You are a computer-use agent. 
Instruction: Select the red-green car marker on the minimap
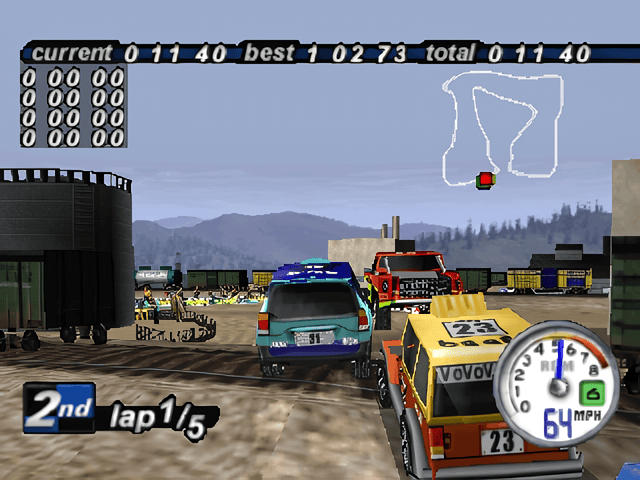[x=485, y=180]
